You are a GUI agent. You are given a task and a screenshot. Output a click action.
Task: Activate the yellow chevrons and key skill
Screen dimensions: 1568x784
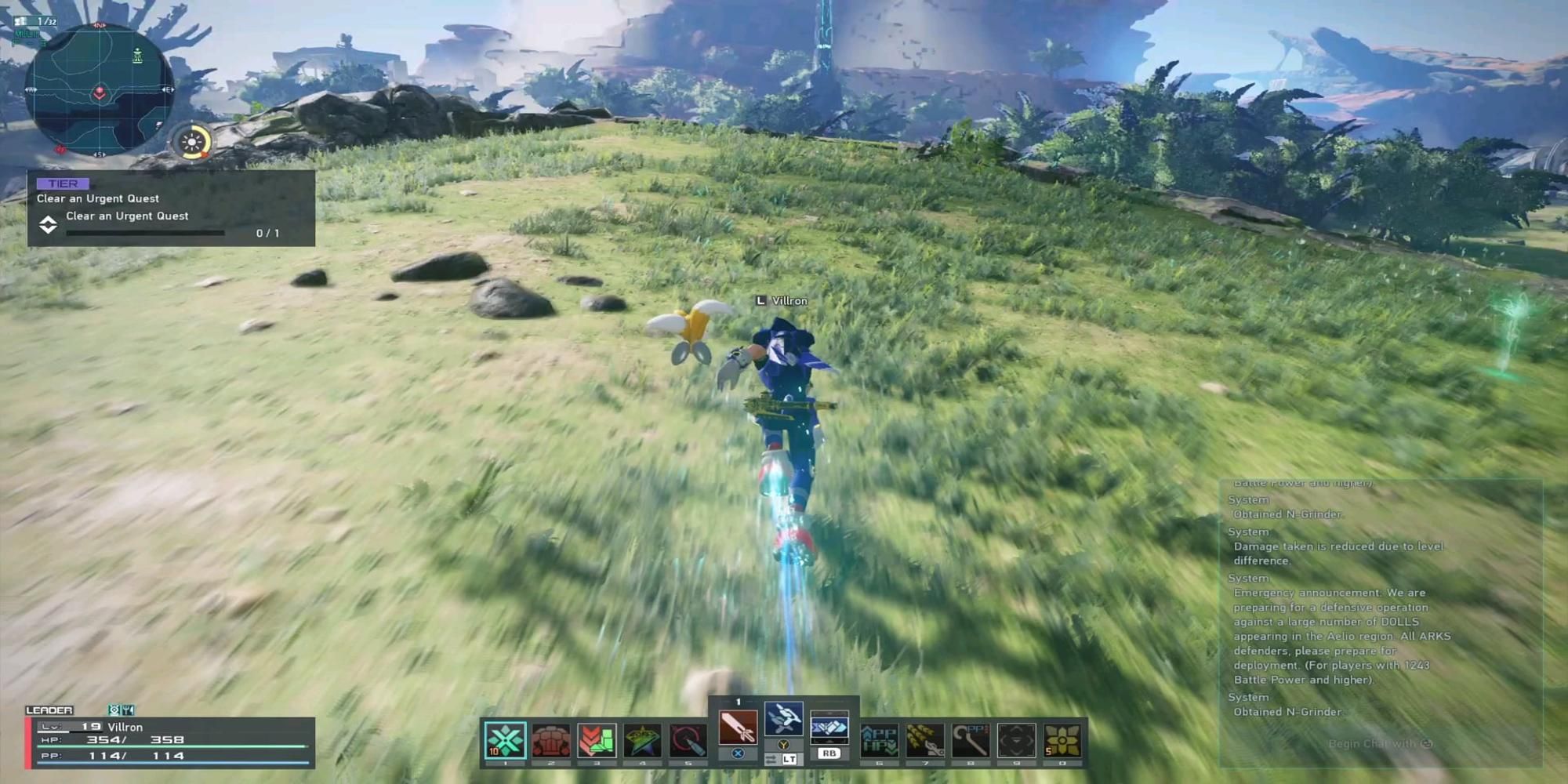click(925, 740)
